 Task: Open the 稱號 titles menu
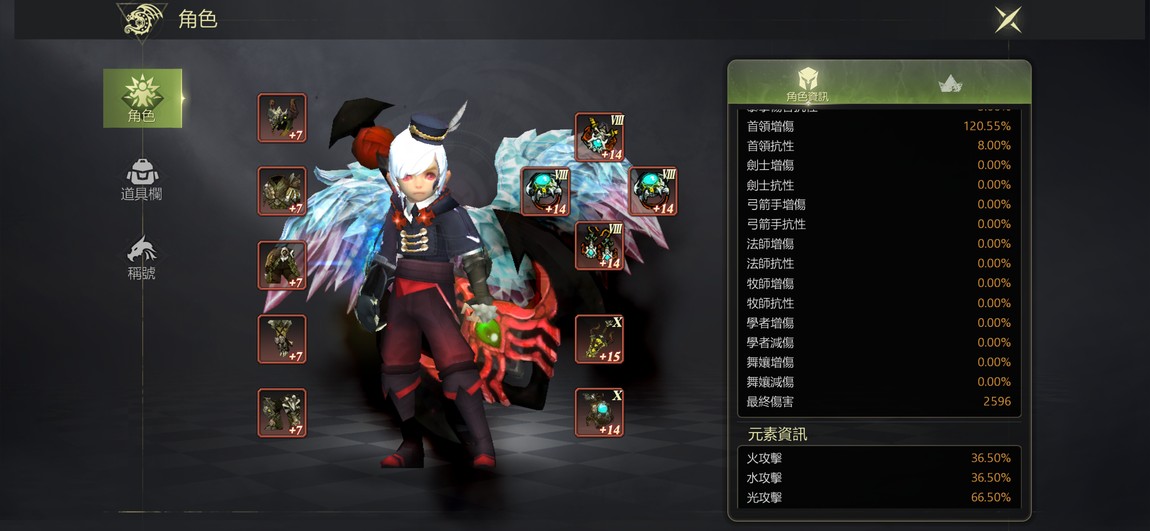click(142, 258)
